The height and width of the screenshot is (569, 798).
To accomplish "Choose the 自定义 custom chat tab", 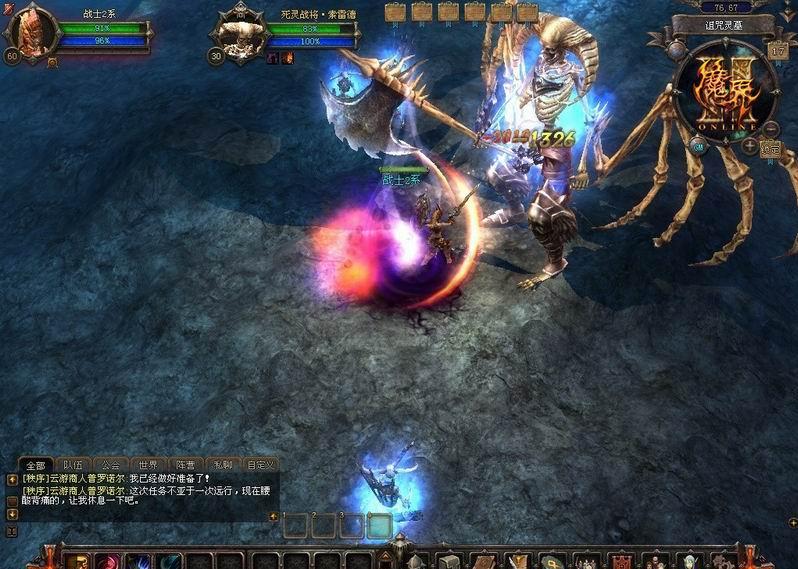I will pos(261,465).
